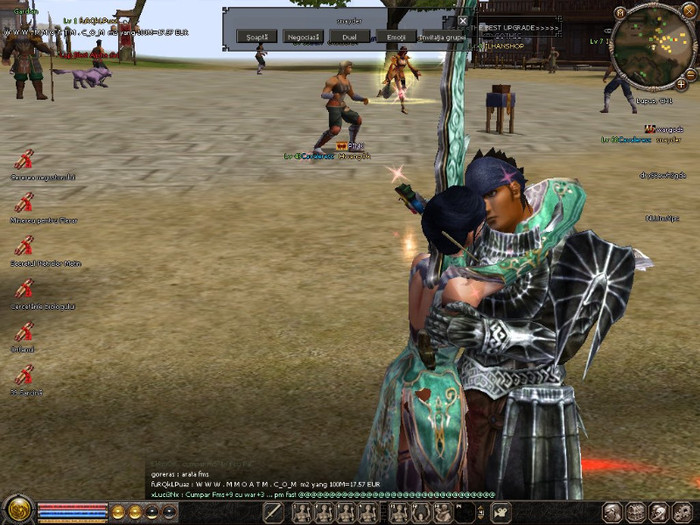Open trade with the Negociază button
This screenshot has height=525, width=700.
[x=304, y=37]
